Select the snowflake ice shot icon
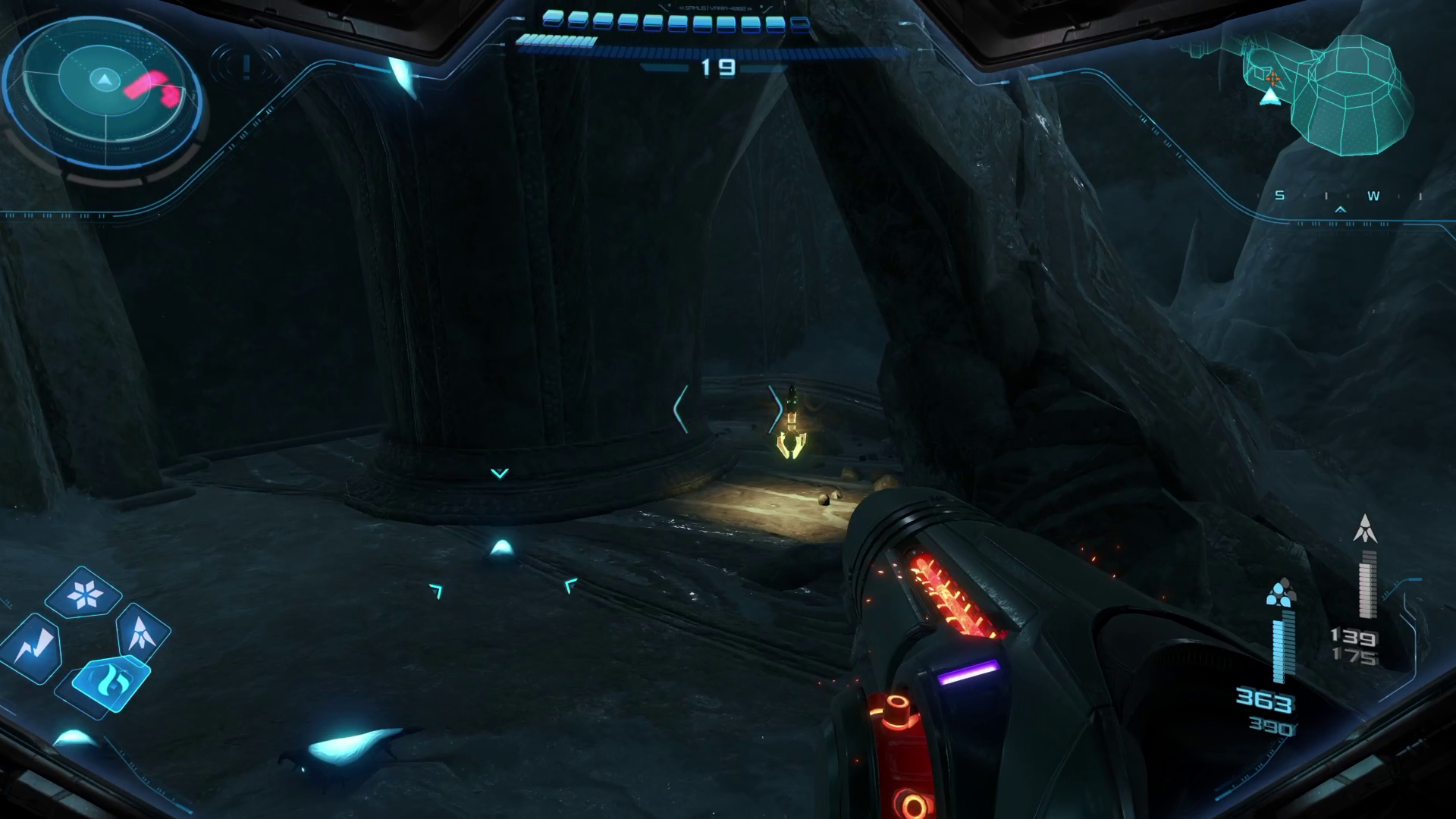 83,593
